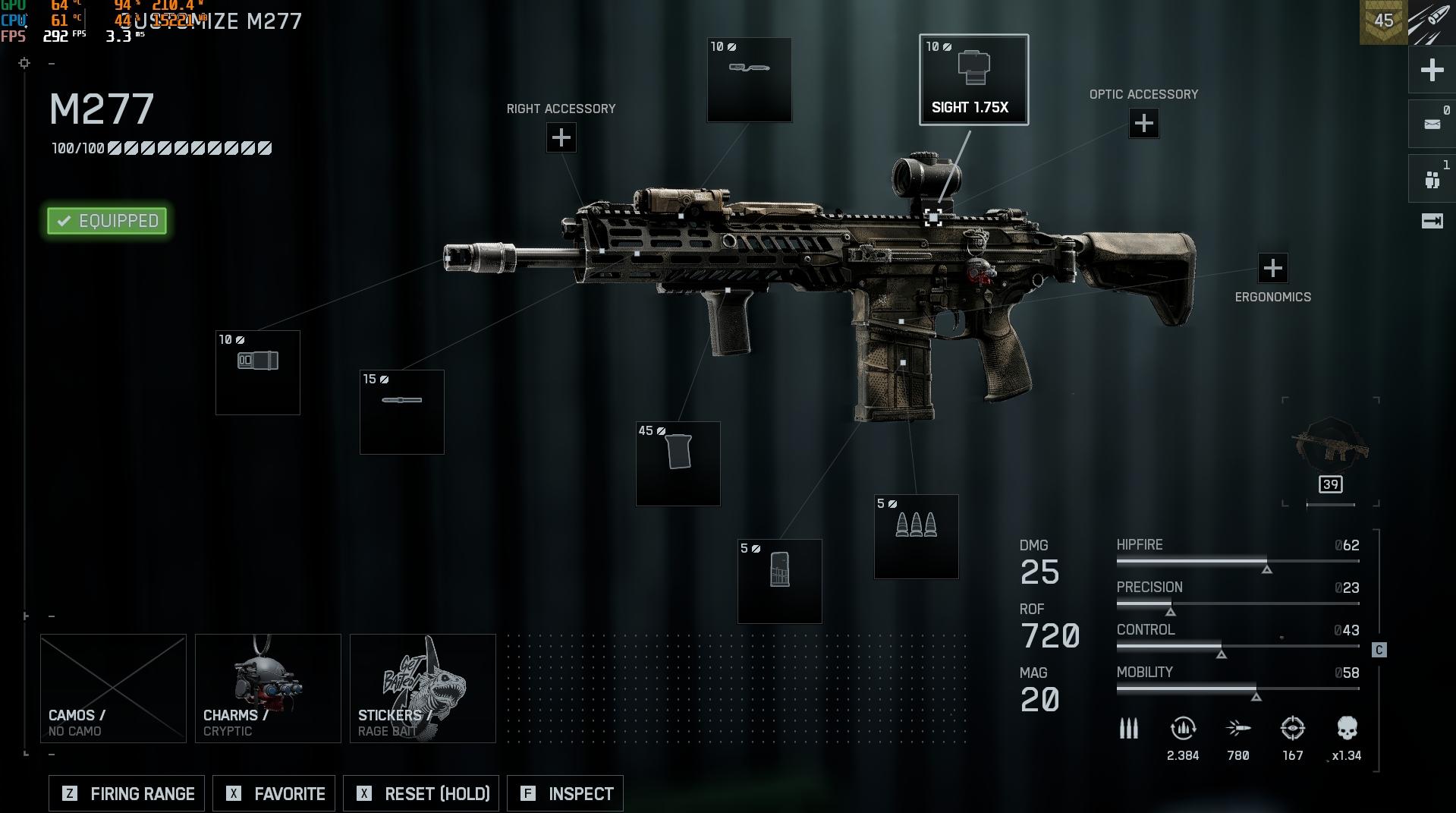The height and width of the screenshot is (813, 1456).
Task: Open the Charms customization tile
Action: (268, 689)
